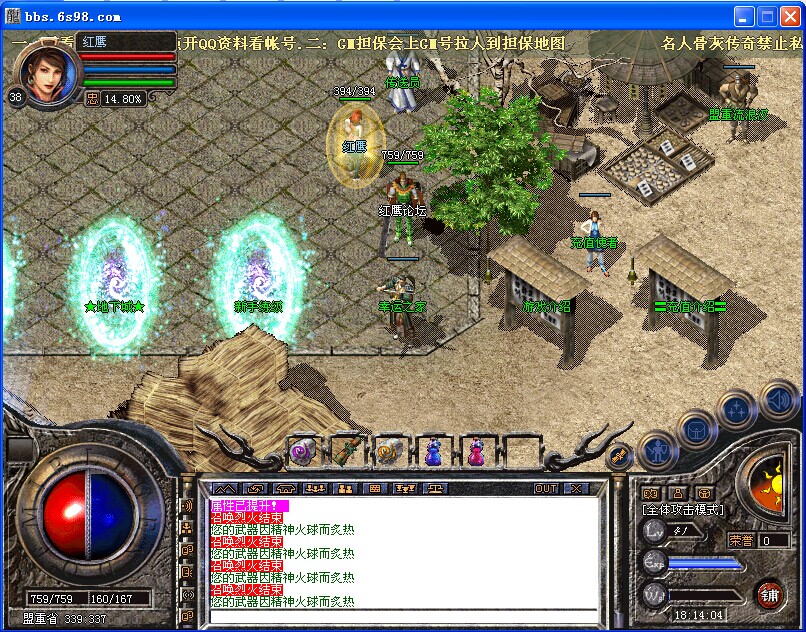Use the purple swirl scroll in belt
Screen dimensions: 806x632
pos(302,451)
